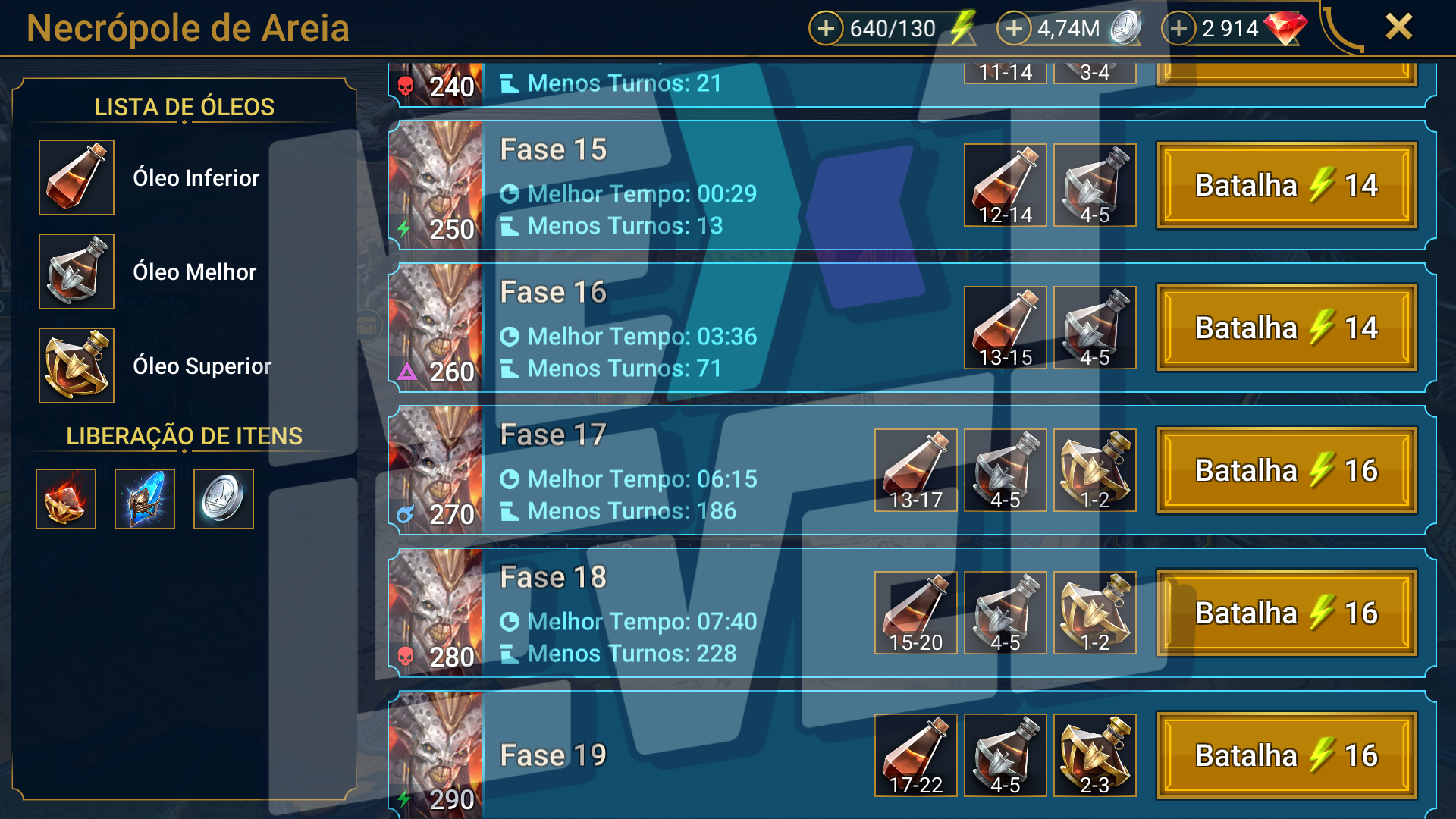Inspect the silver coin unlock item

(224, 499)
